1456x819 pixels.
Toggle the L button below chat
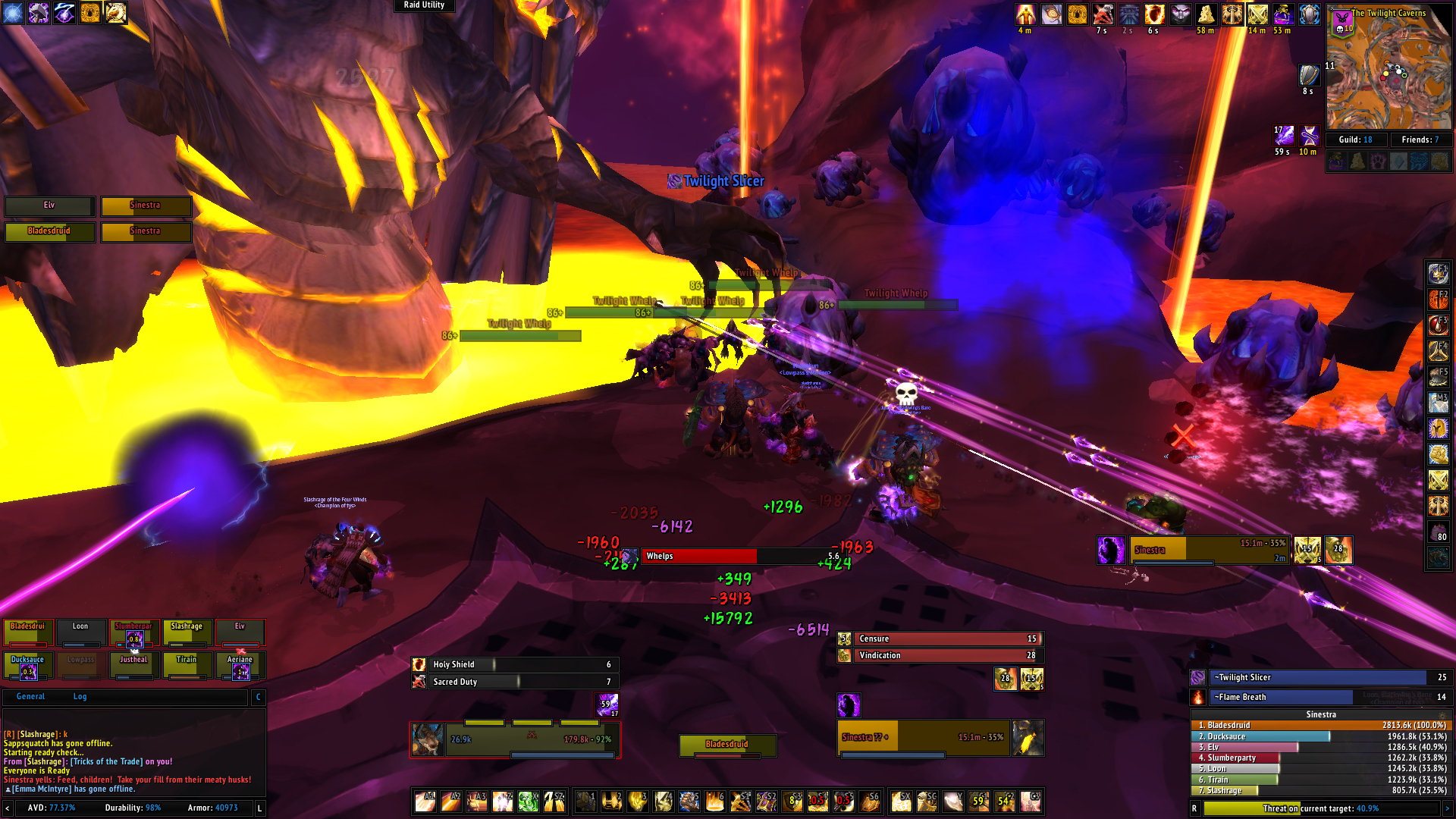(259, 808)
